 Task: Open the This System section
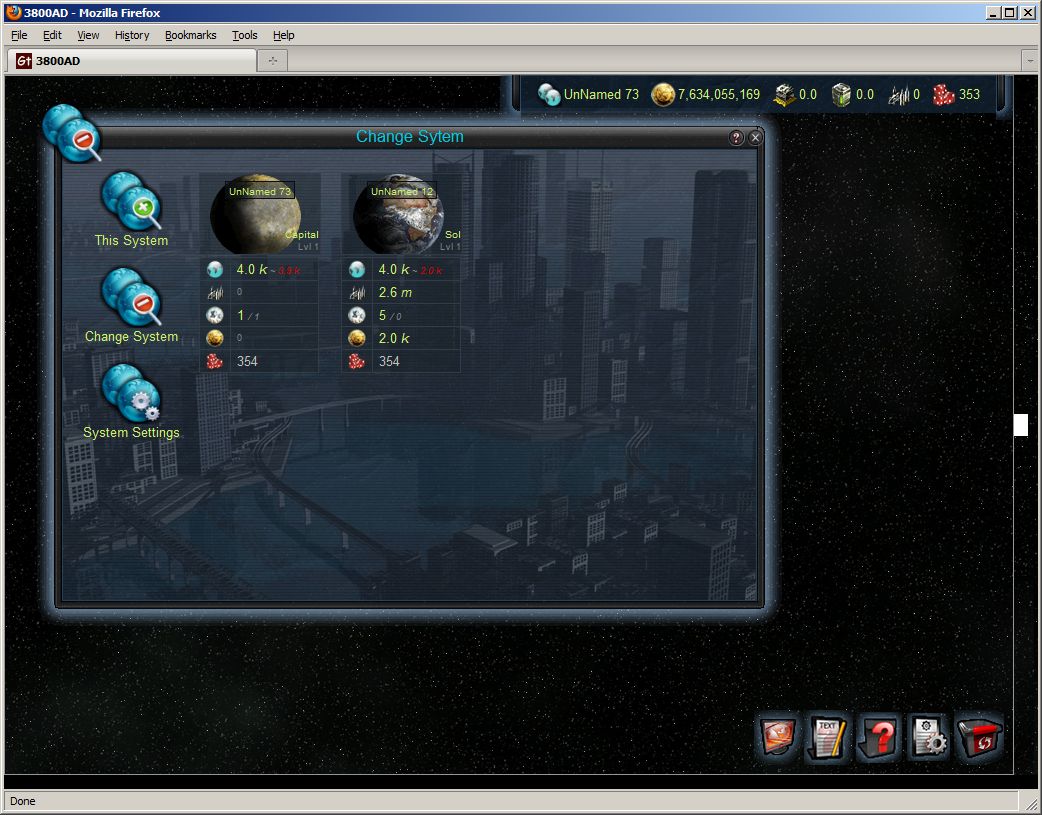pos(131,208)
